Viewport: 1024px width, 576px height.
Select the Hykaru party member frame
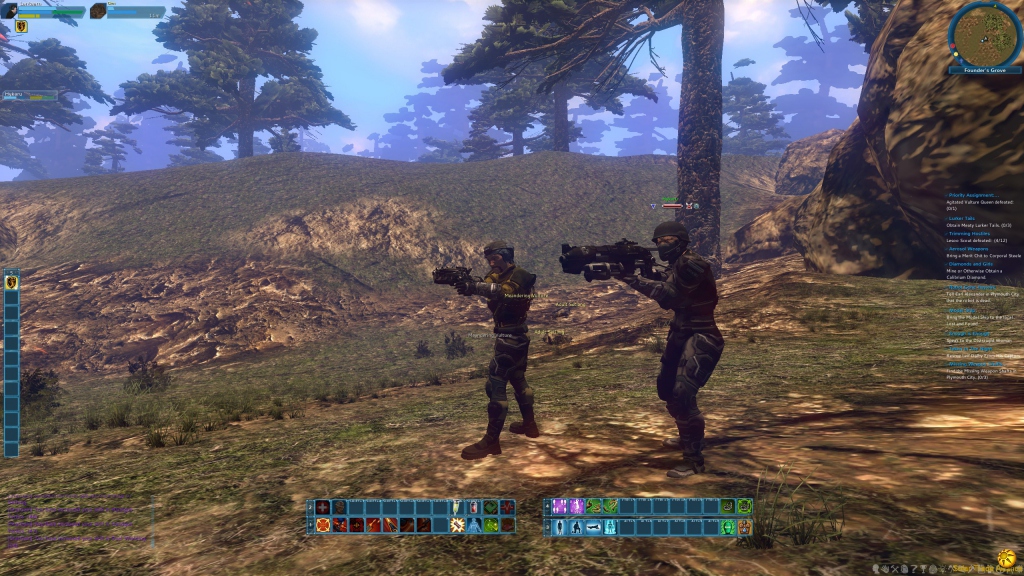(x=30, y=96)
